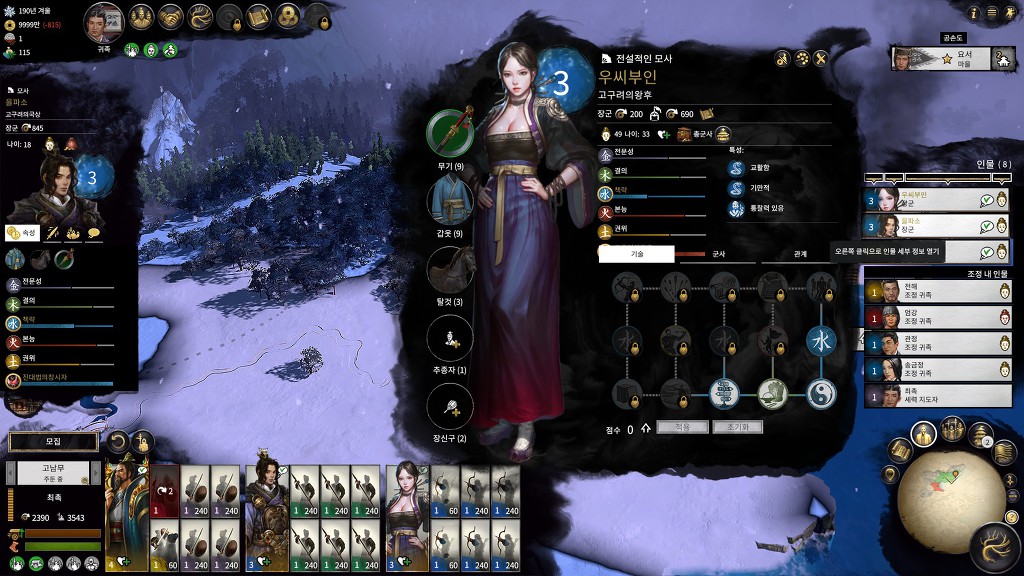Select the yin-yang skill node
This screenshot has width=1024, height=576.
pos(820,393)
